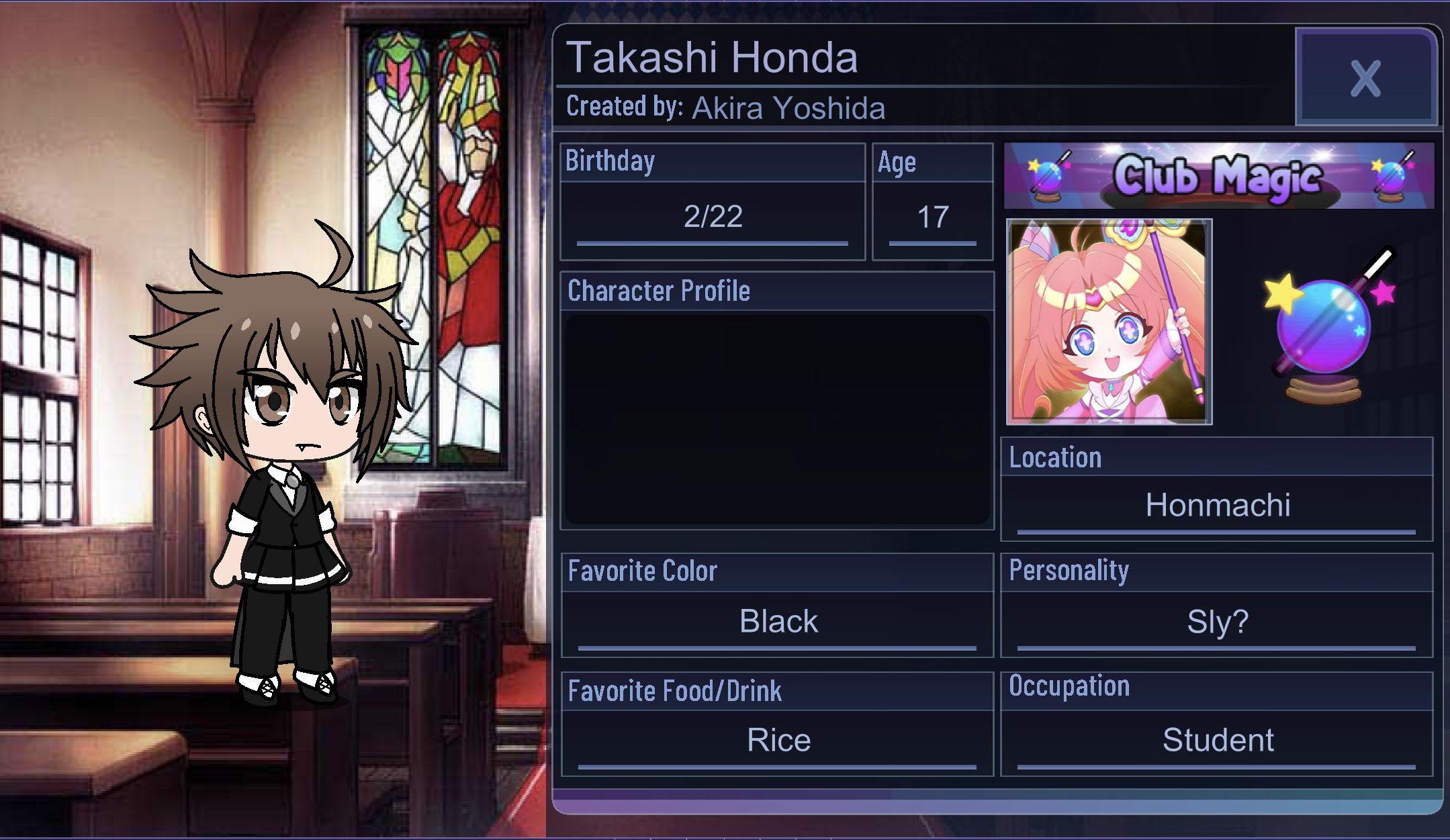Modify Favorite Food/Drink entry Rice

click(x=778, y=740)
